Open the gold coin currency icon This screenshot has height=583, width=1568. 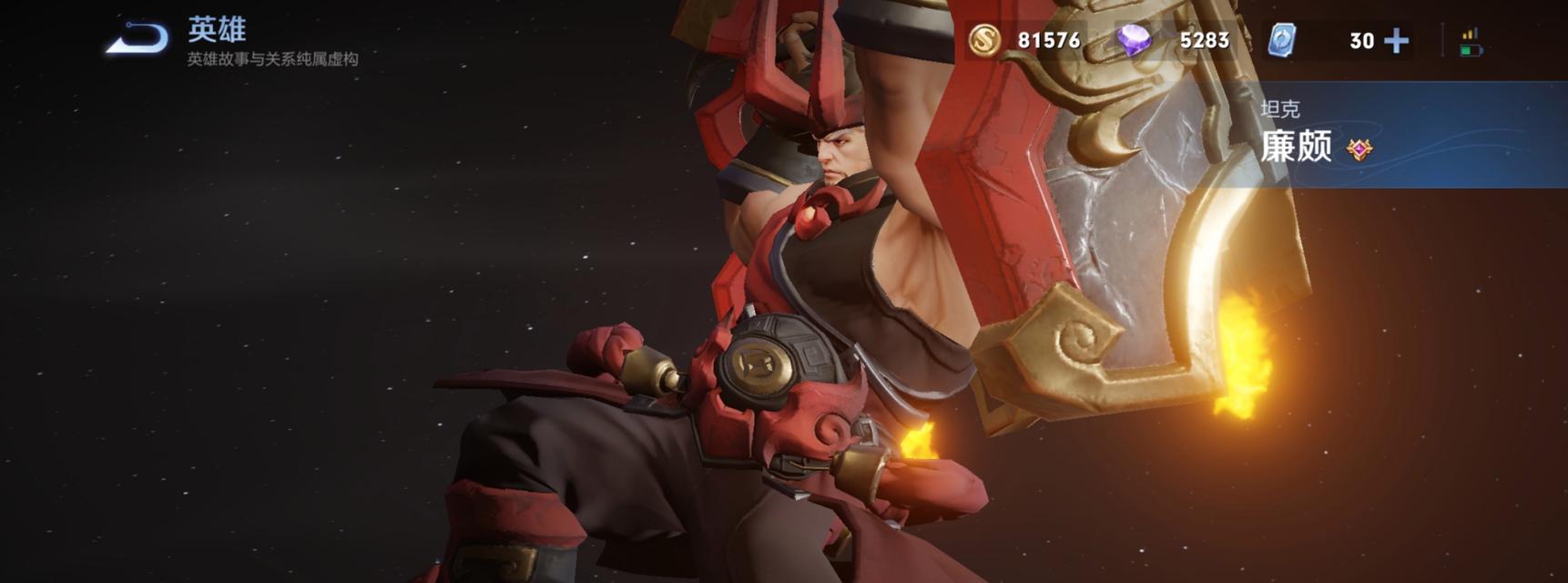[983, 40]
